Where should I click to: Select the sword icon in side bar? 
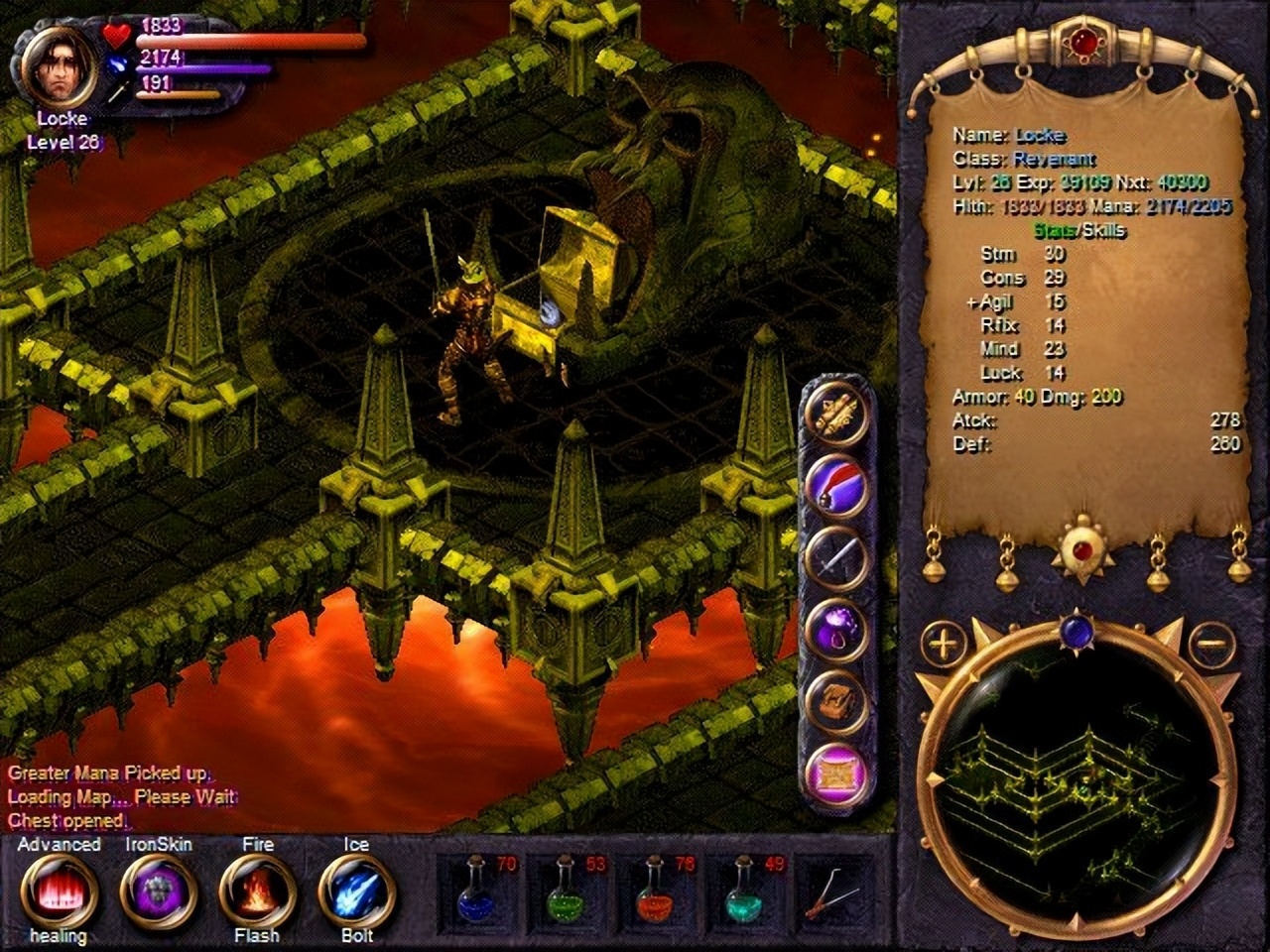(836, 558)
